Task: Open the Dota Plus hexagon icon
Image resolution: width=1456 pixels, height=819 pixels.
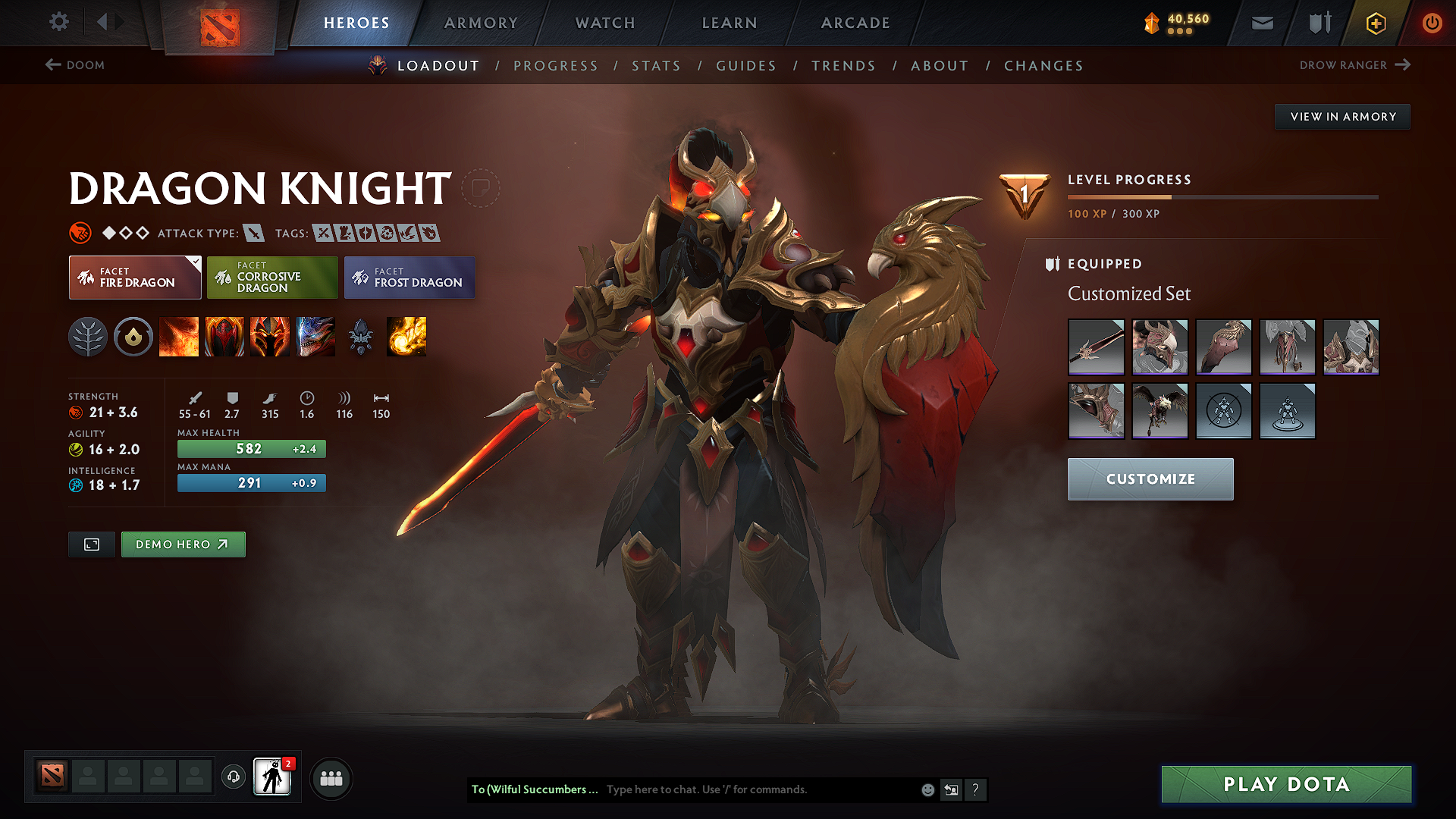Action: [x=1375, y=23]
